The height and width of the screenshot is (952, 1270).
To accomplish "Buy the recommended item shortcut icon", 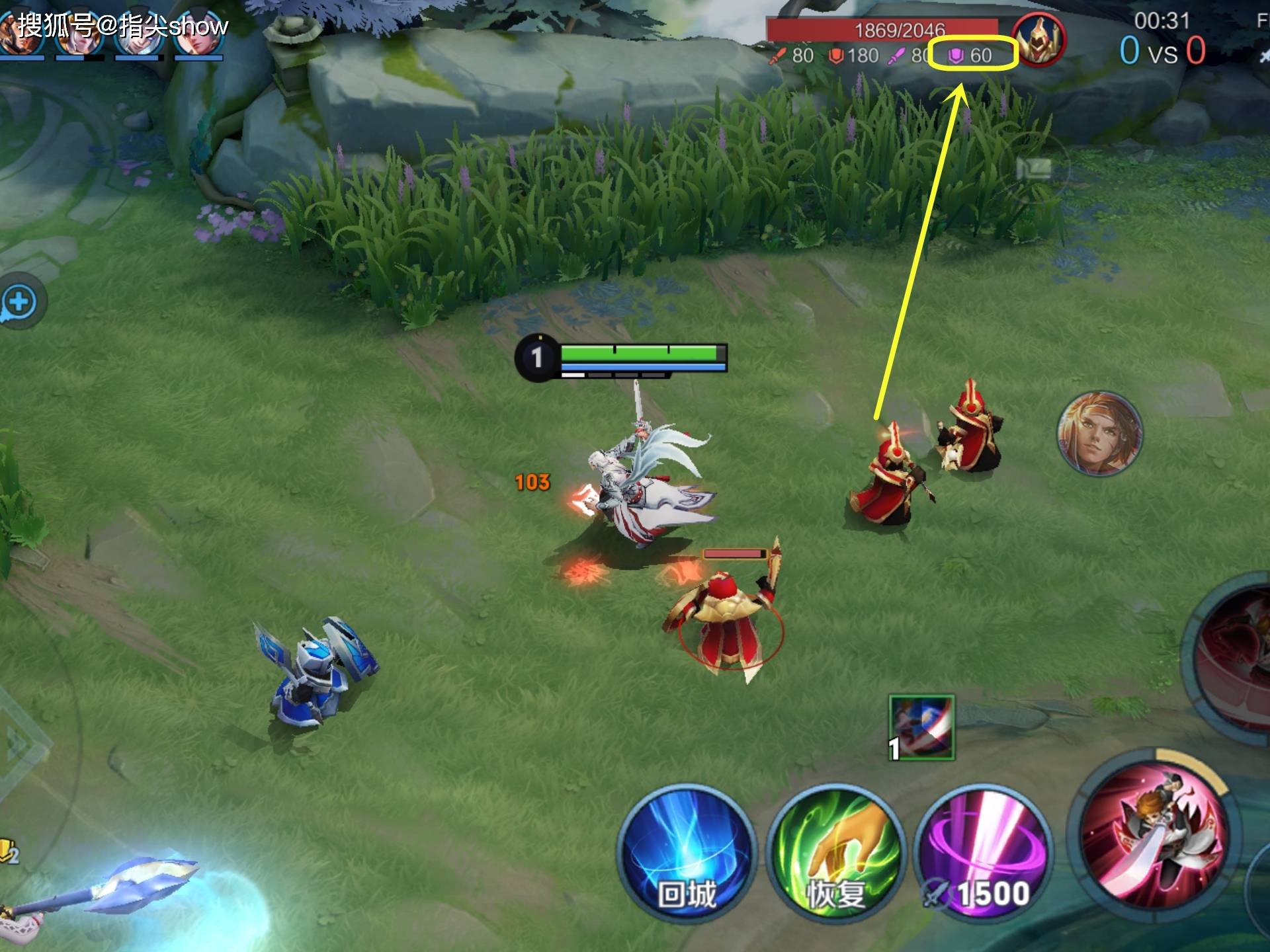I will 921,727.
